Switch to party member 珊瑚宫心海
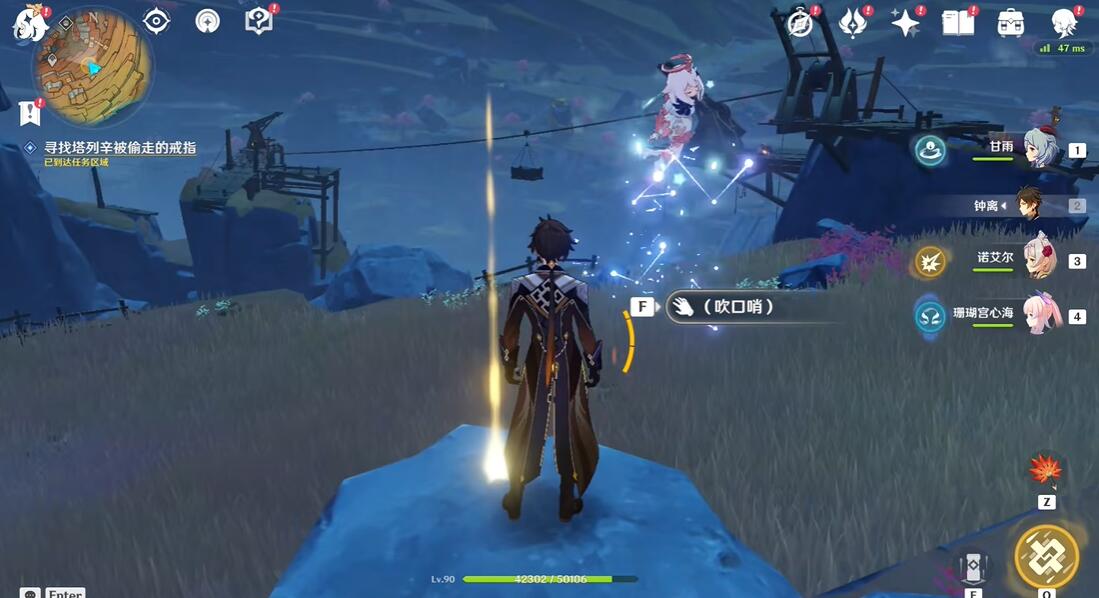The image size is (1099, 598). 1041,316
